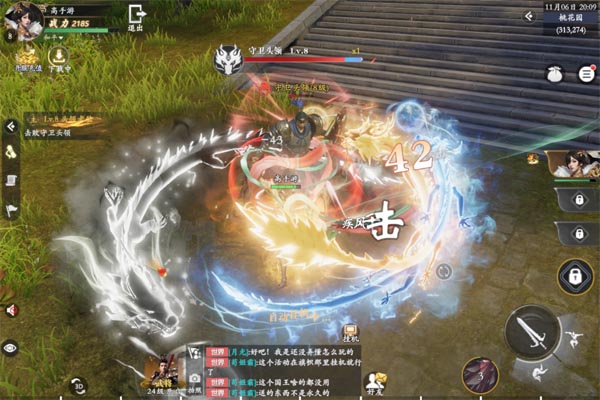
Task: Activate the purple character skill icon
Action: (482, 377)
